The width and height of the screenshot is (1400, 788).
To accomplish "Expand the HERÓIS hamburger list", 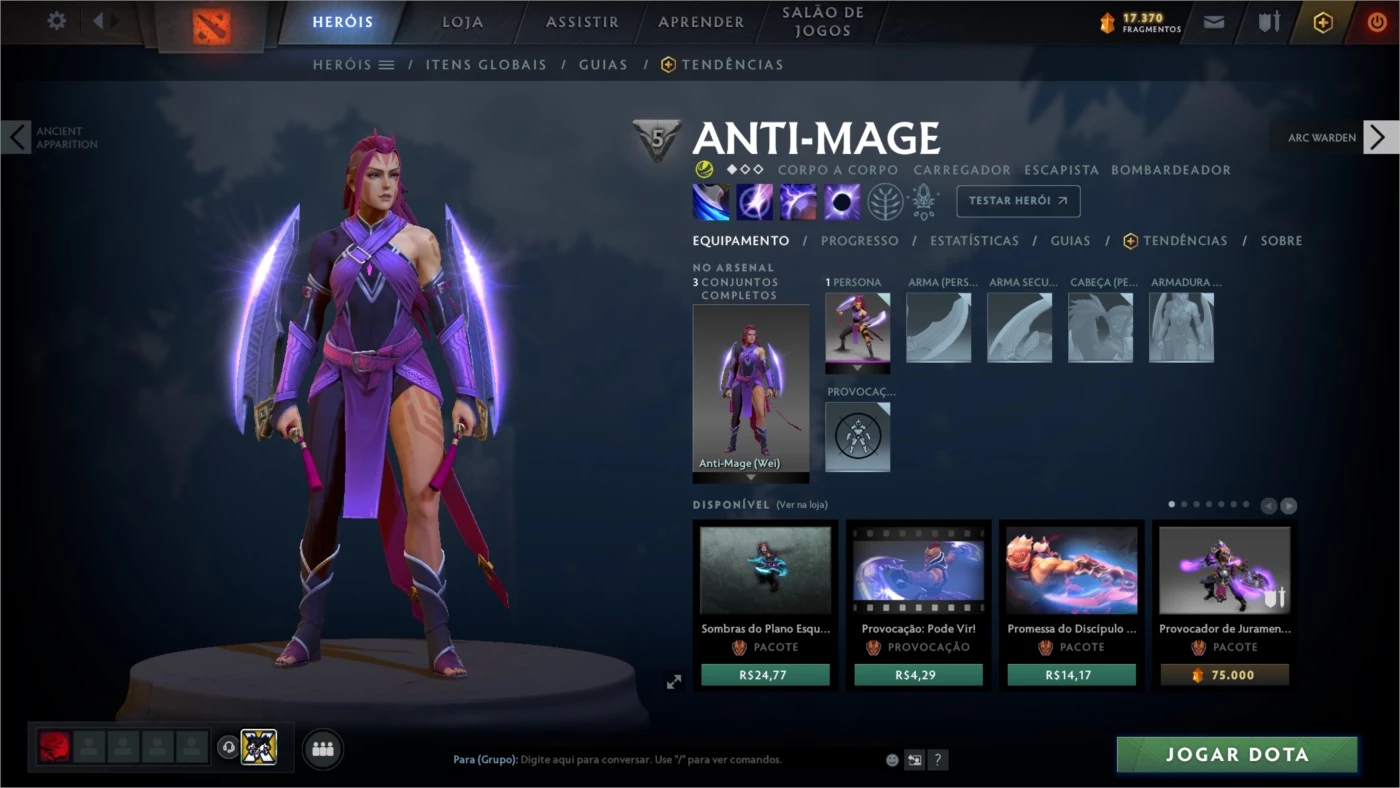I will pyautogui.click(x=386, y=63).
